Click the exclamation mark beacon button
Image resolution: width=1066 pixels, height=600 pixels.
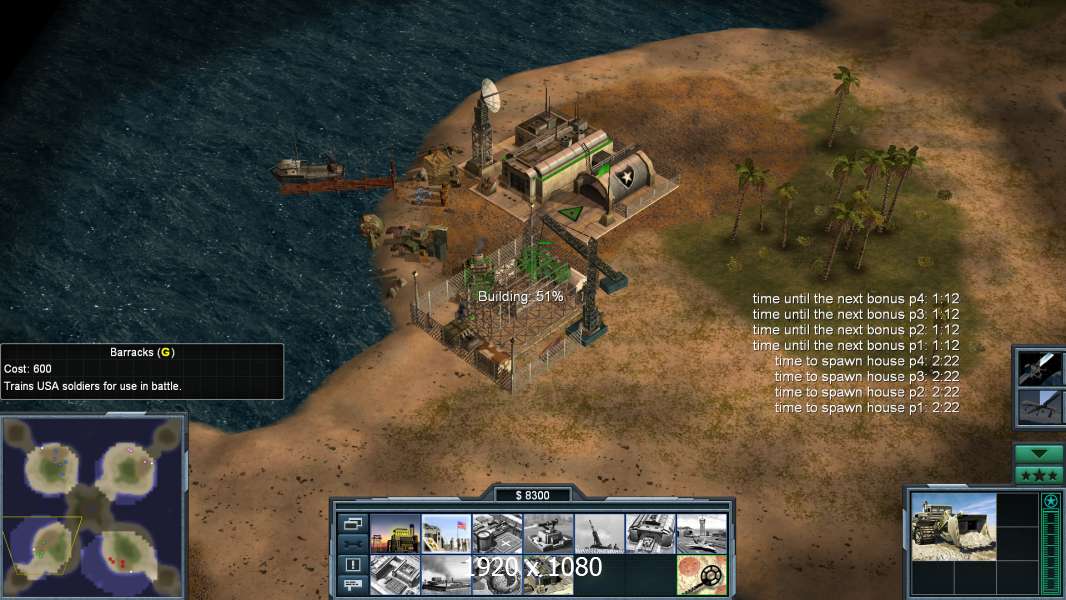pyautogui.click(x=352, y=564)
